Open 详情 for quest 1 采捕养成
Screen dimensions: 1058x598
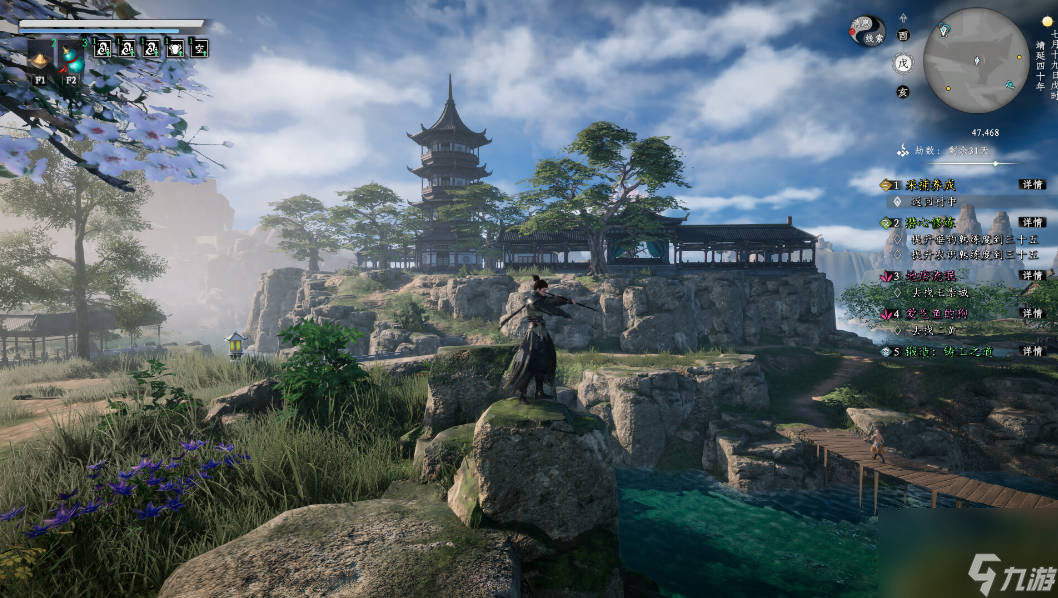[x=1032, y=185]
